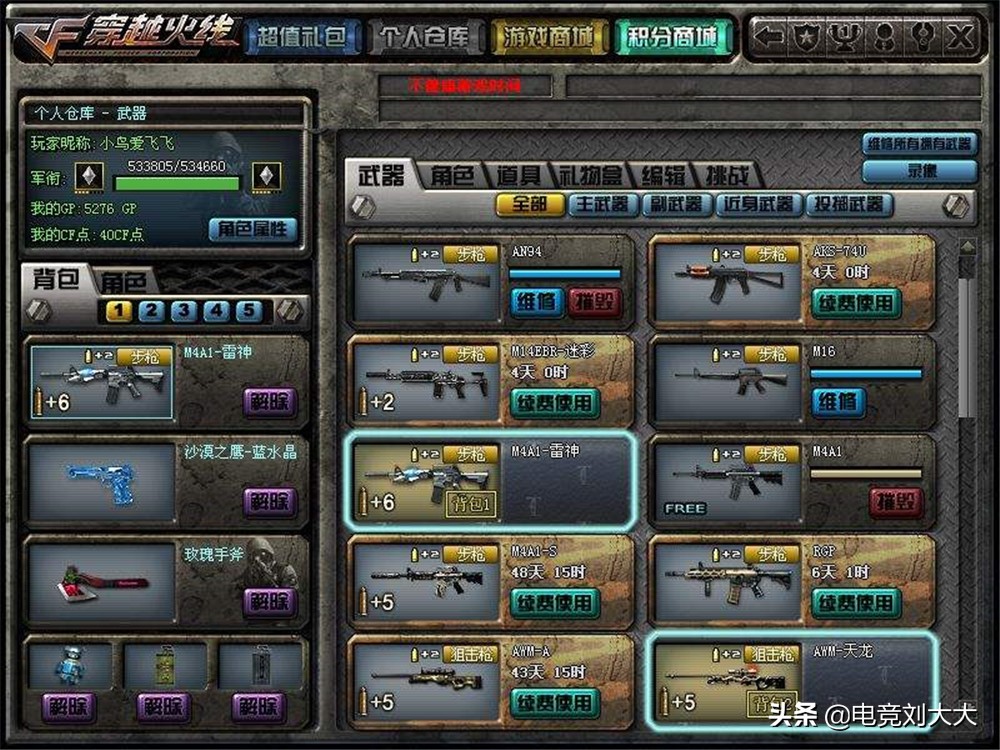1000x750 pixels.
Task: Open the 礼物盒 tab
Action: [x=590, y=176]
